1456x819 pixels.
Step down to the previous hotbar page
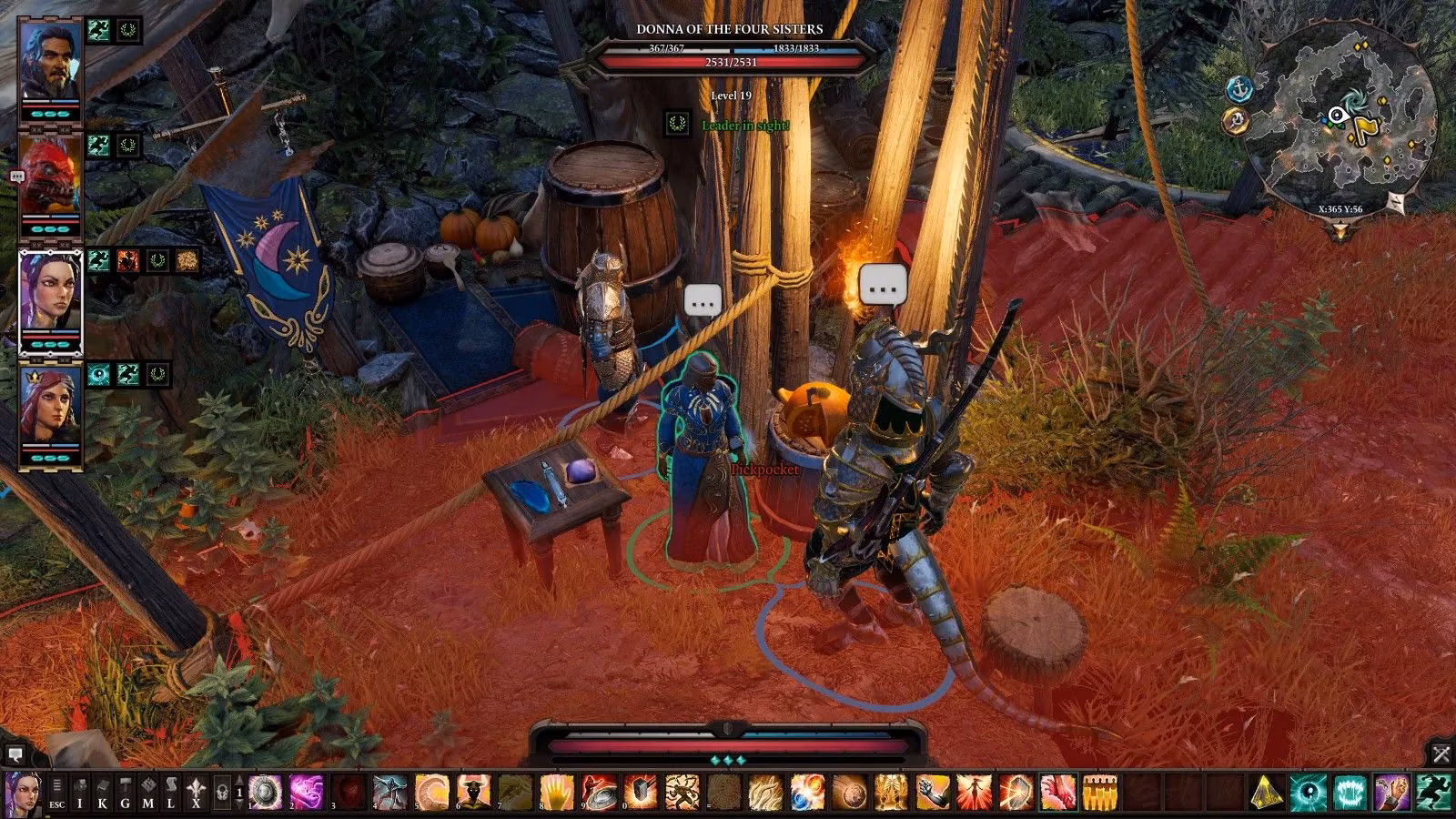pos(238,804)
